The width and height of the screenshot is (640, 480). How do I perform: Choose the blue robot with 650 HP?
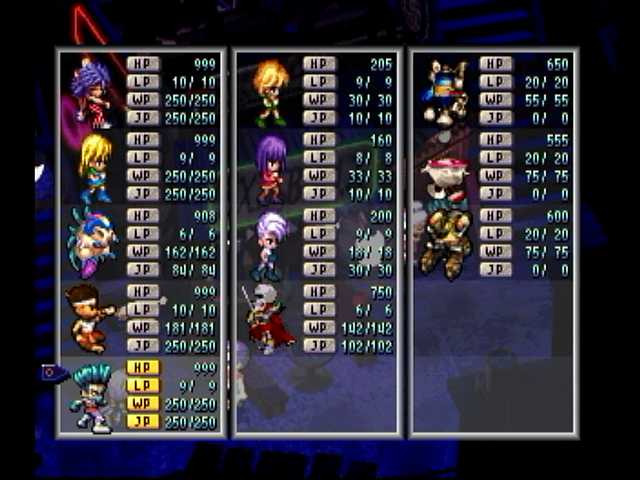446,92
